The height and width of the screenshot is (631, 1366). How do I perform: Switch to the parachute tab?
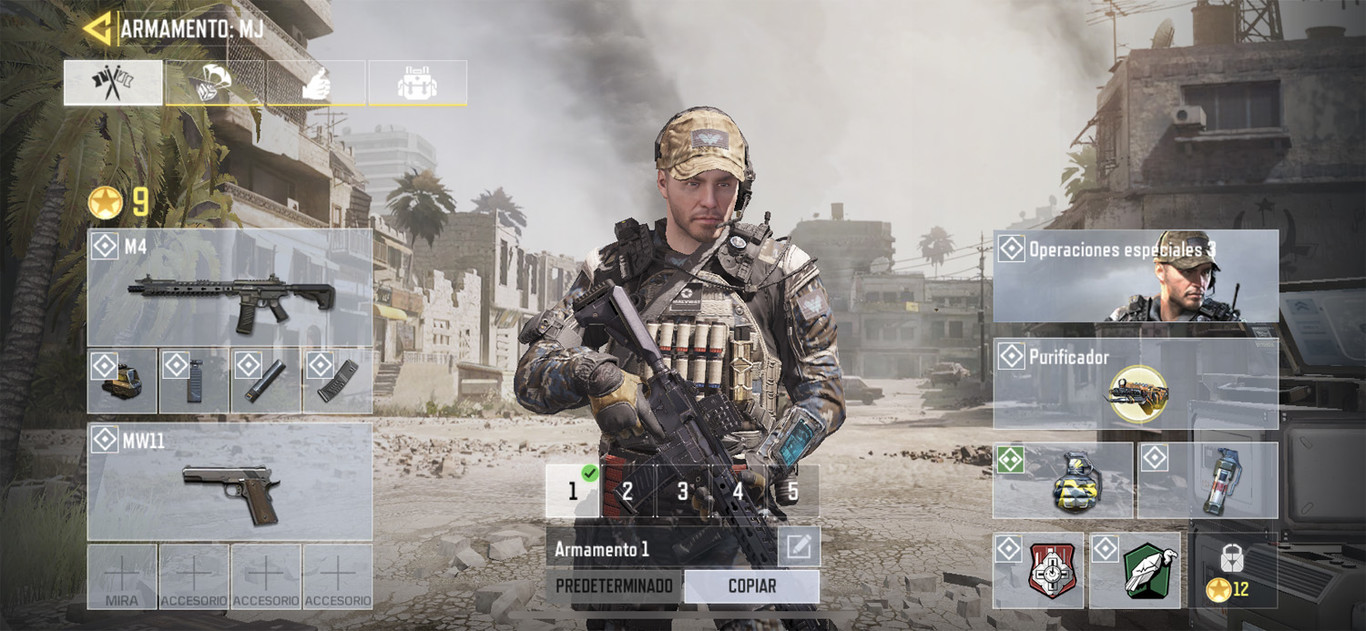pyautogui.click(x=215, y=83)
